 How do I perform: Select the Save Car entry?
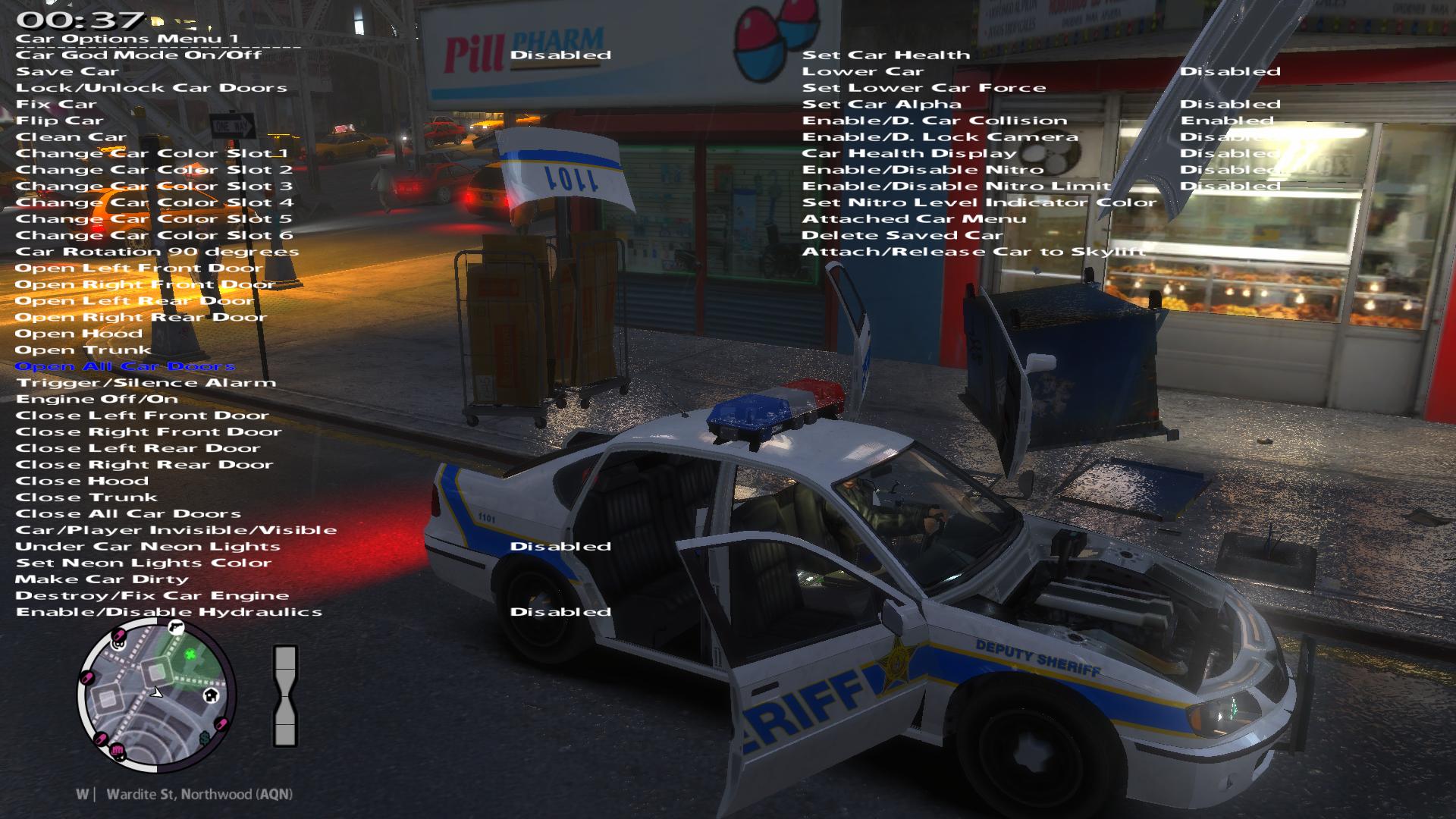click(x=67, y=72)
